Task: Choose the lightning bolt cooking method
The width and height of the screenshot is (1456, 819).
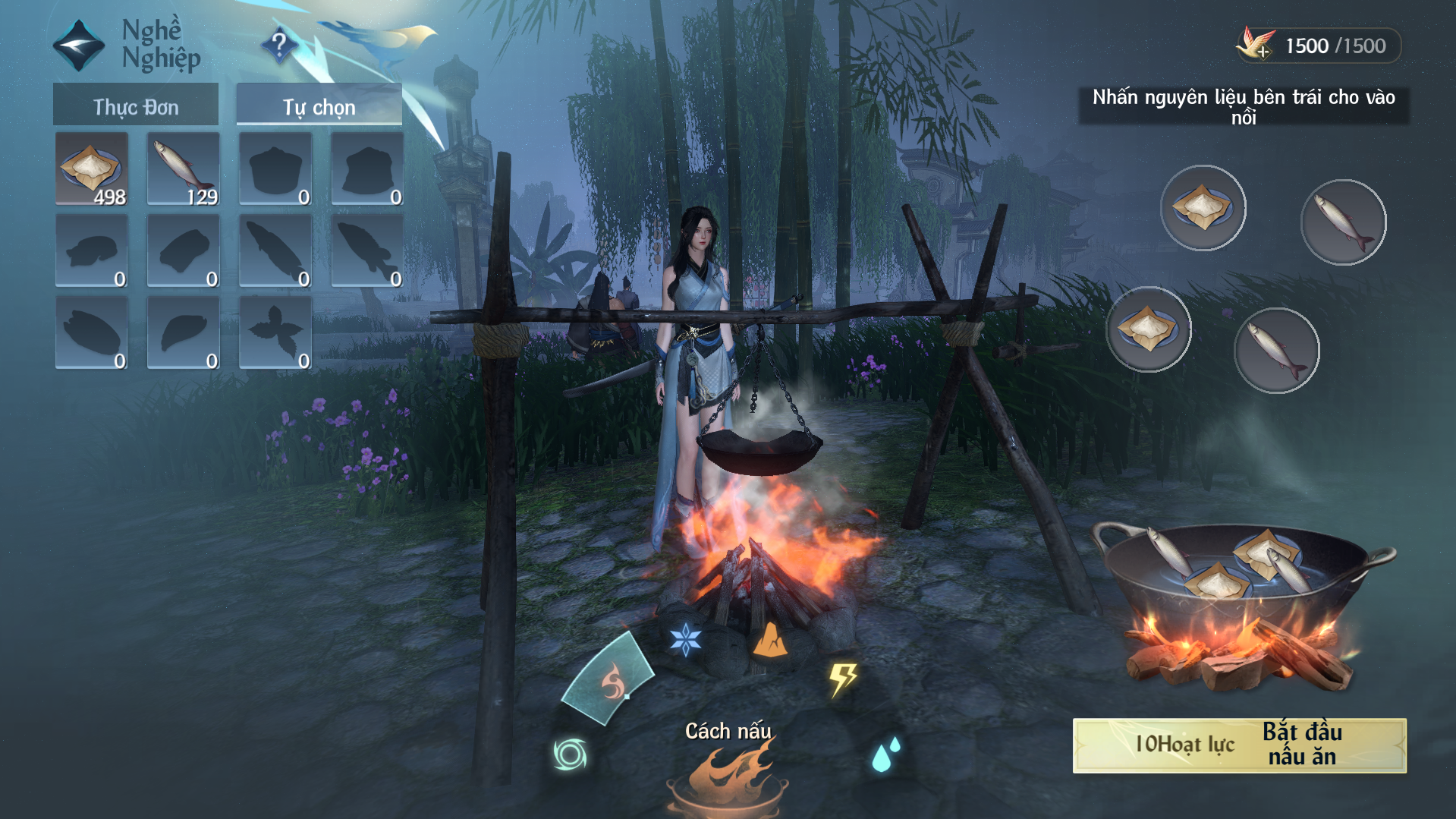Action: 842,679
